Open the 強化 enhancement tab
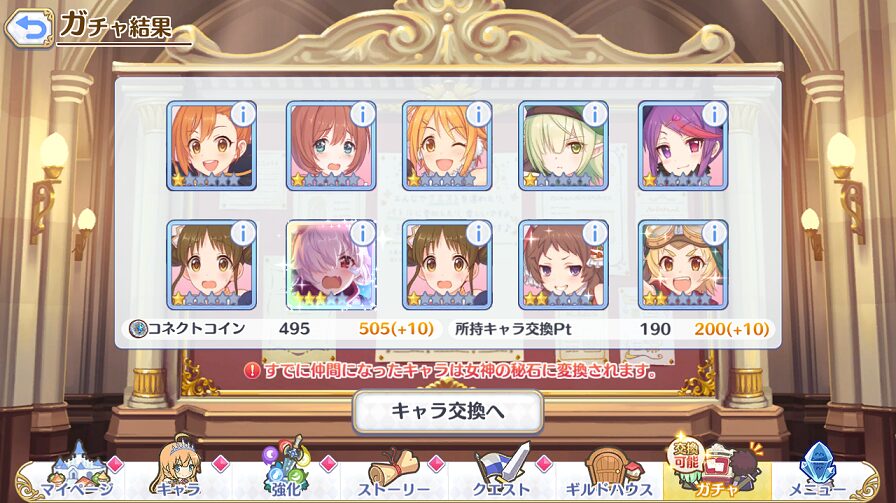The width and height of the screenshot is (896, 503). (x=287, y=476)
